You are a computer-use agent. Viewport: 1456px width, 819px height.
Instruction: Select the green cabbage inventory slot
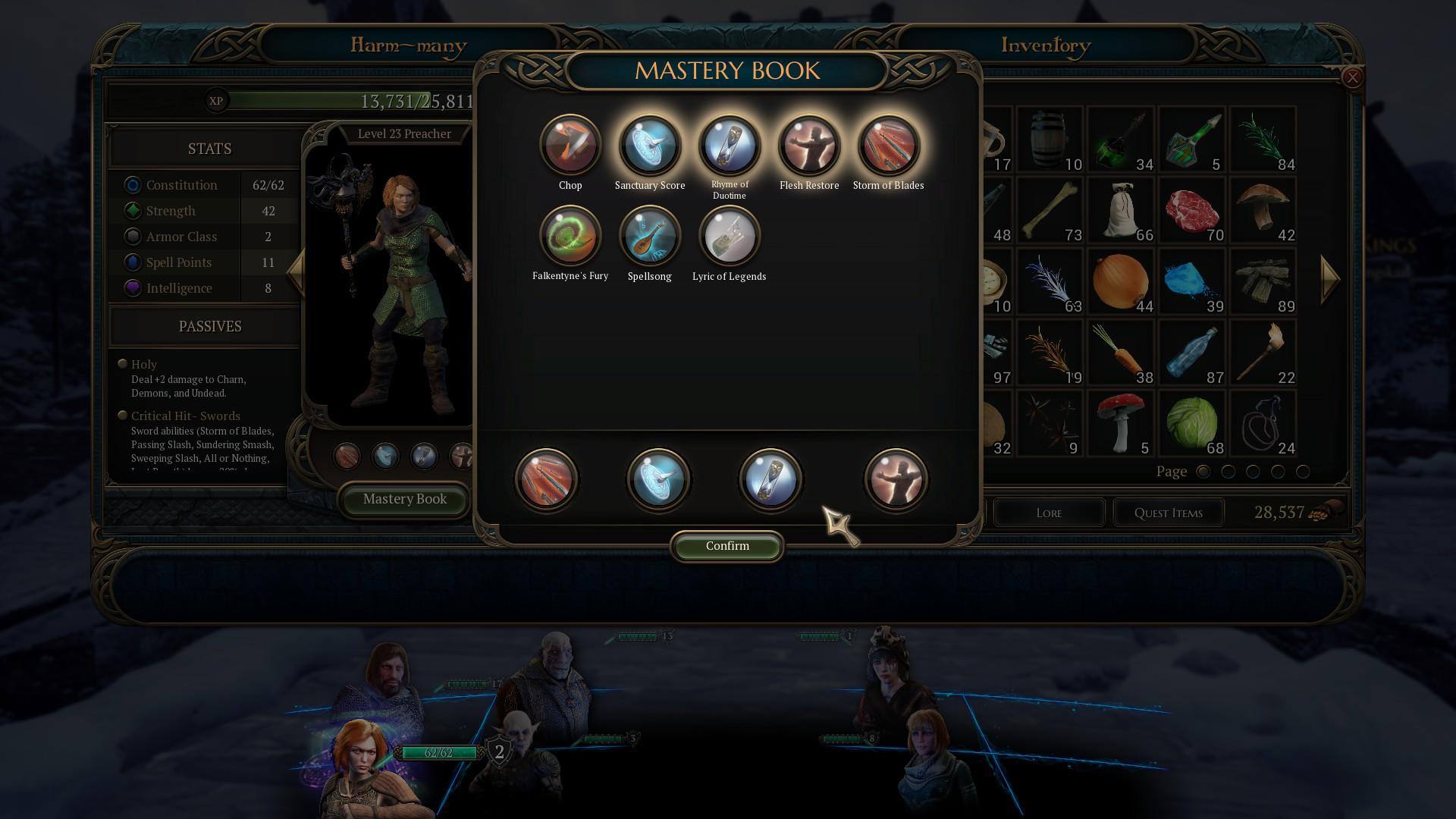pyautogui.click(x=1191, y=423)
